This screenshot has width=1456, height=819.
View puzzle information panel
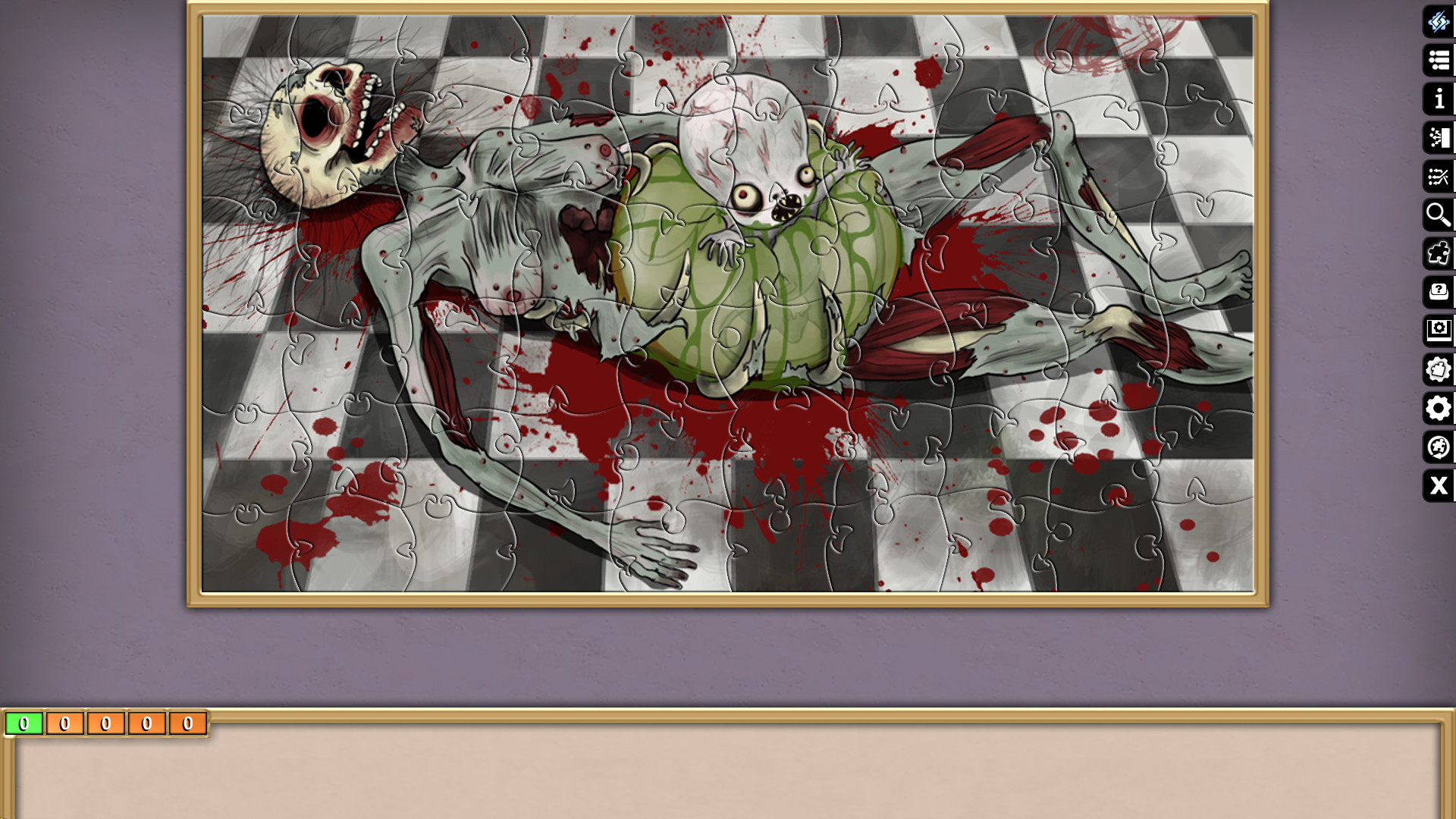tap(1438, 99)
